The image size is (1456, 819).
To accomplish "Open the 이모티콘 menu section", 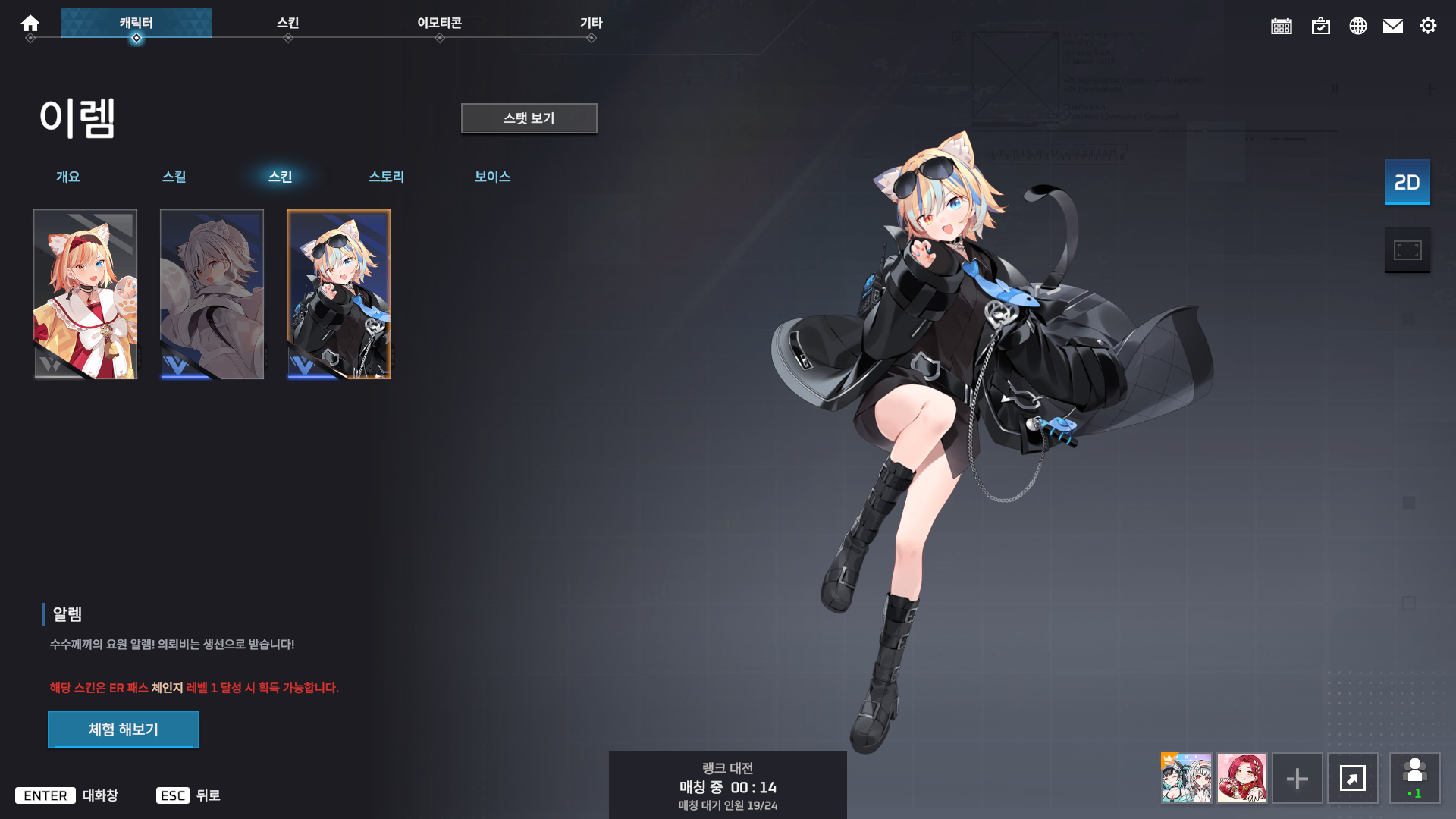I will 440,23.
